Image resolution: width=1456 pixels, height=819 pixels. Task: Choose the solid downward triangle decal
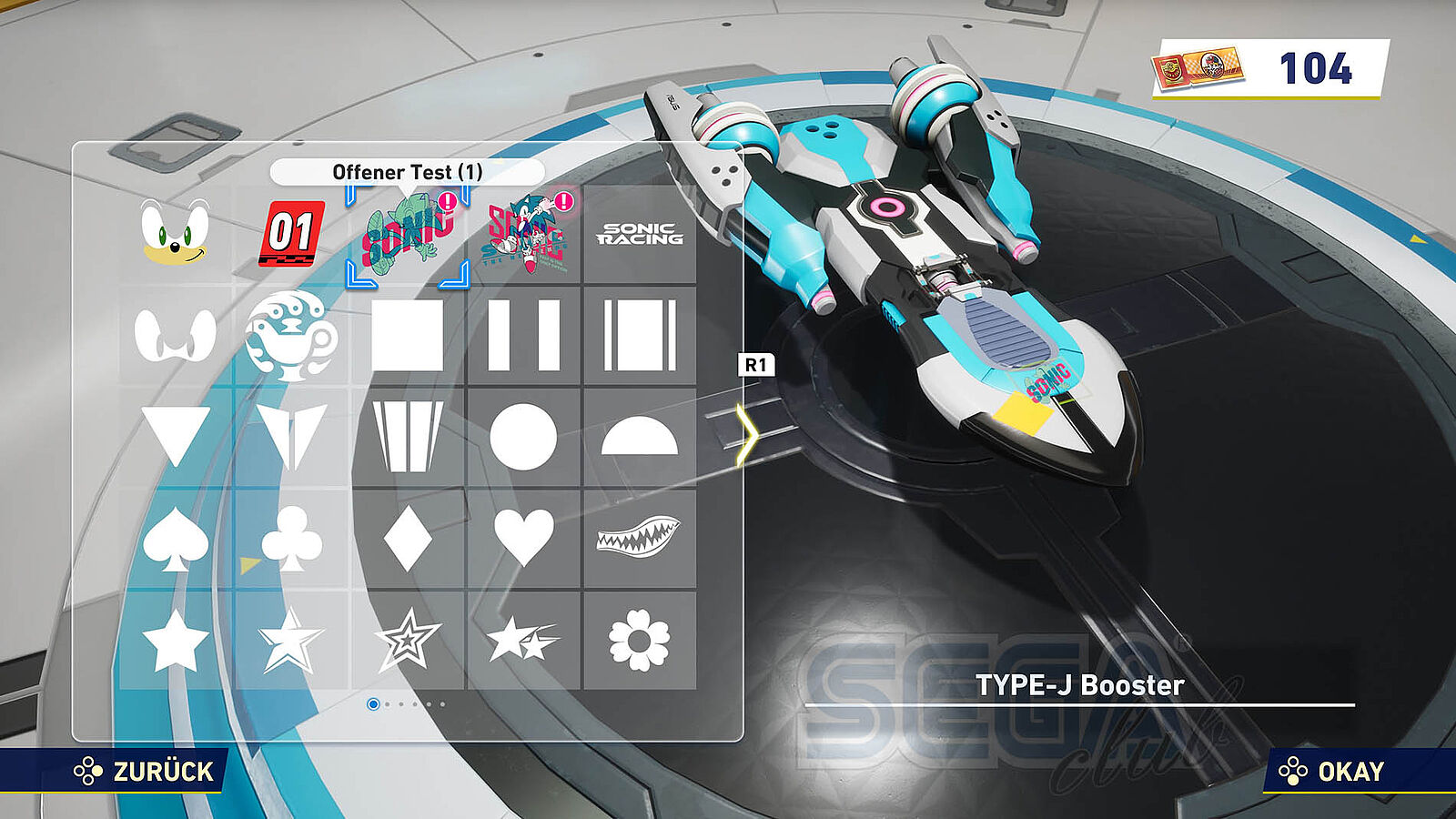coord(175,436)
